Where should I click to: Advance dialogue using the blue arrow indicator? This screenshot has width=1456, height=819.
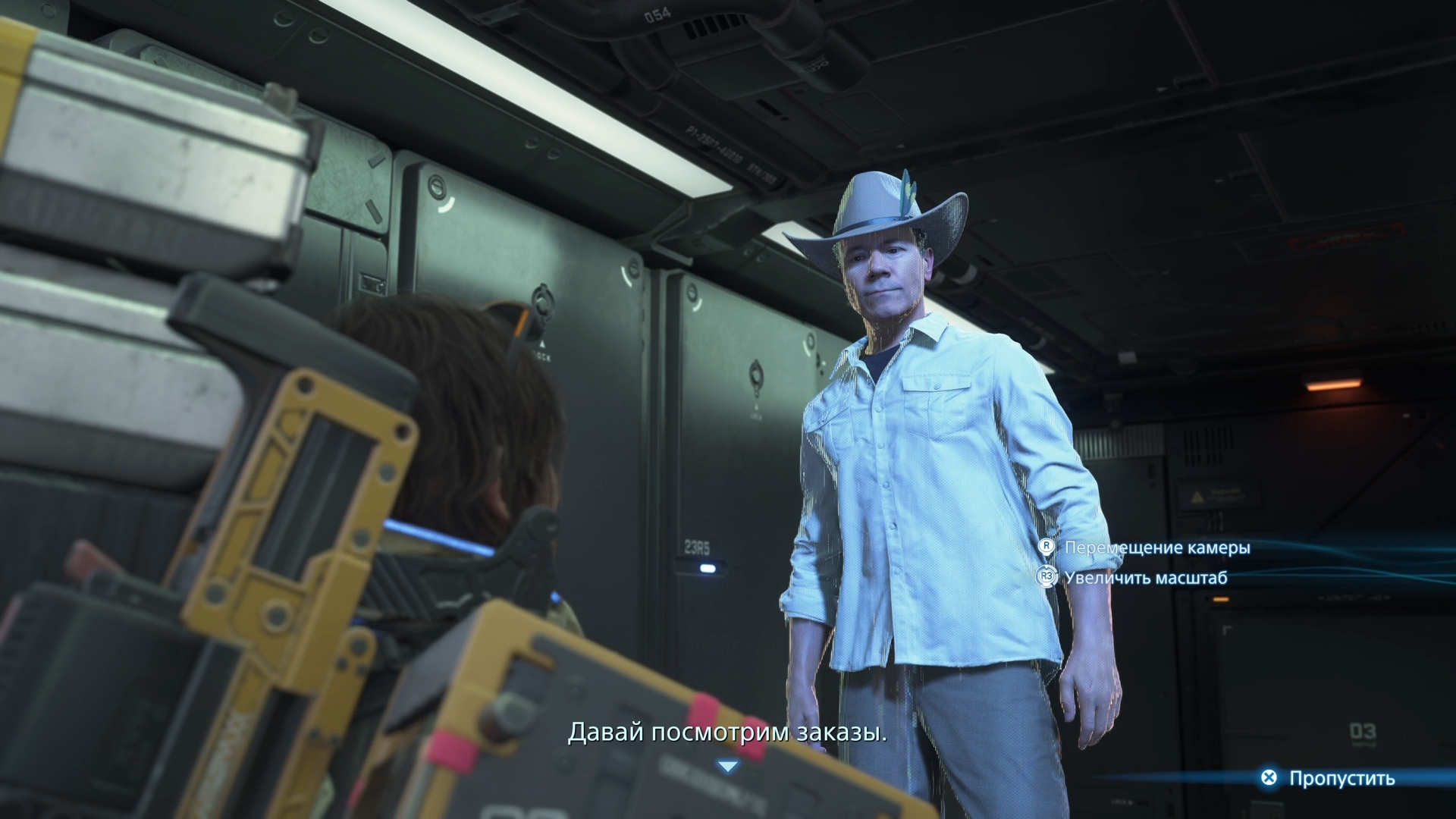click(728, 767)
